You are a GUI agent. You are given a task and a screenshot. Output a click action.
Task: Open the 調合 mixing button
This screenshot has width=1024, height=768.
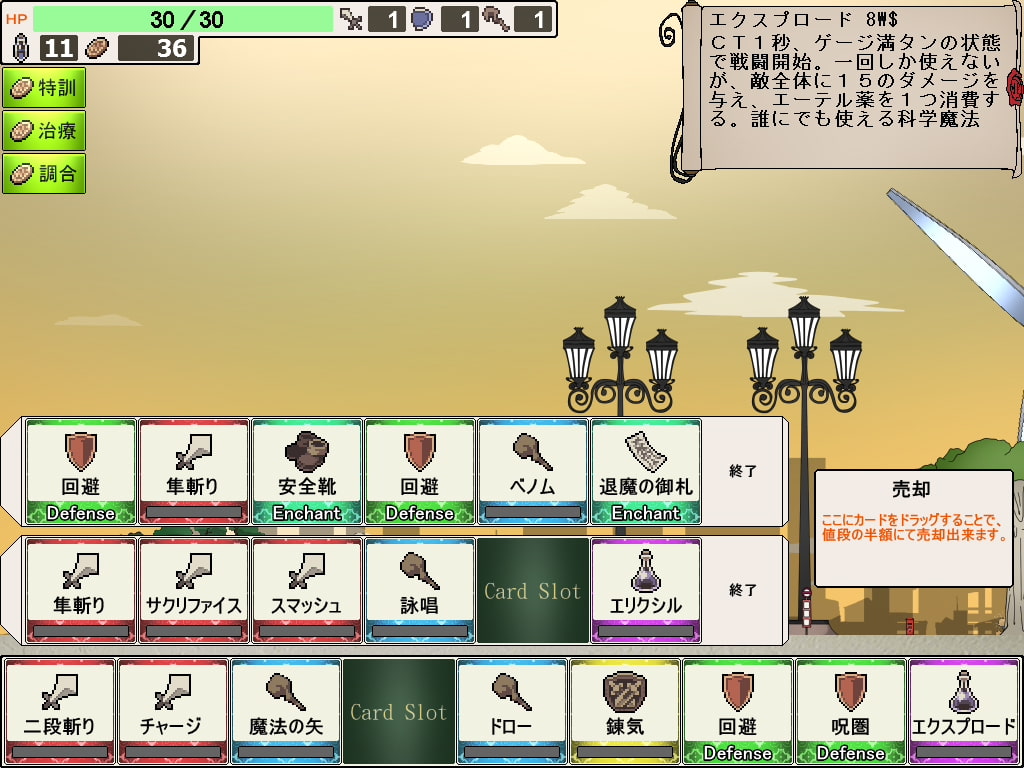coord(44,174)
